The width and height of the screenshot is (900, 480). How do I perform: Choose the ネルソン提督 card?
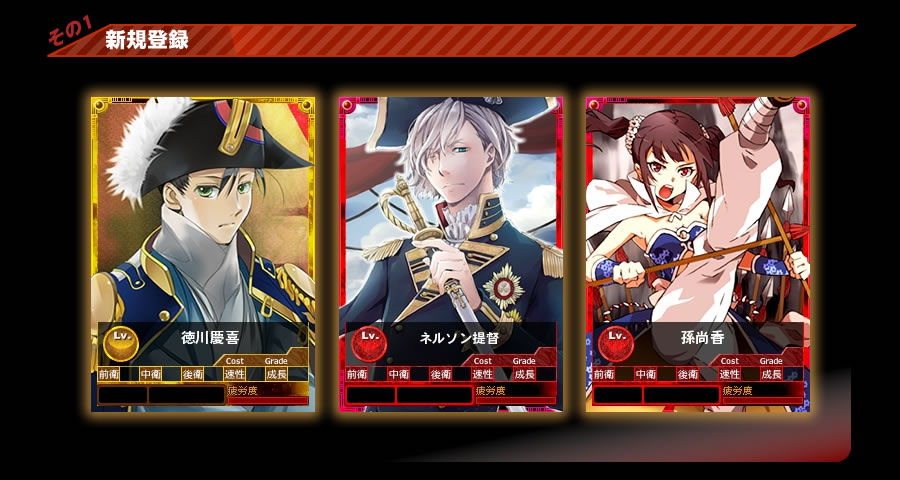[450, 254]
